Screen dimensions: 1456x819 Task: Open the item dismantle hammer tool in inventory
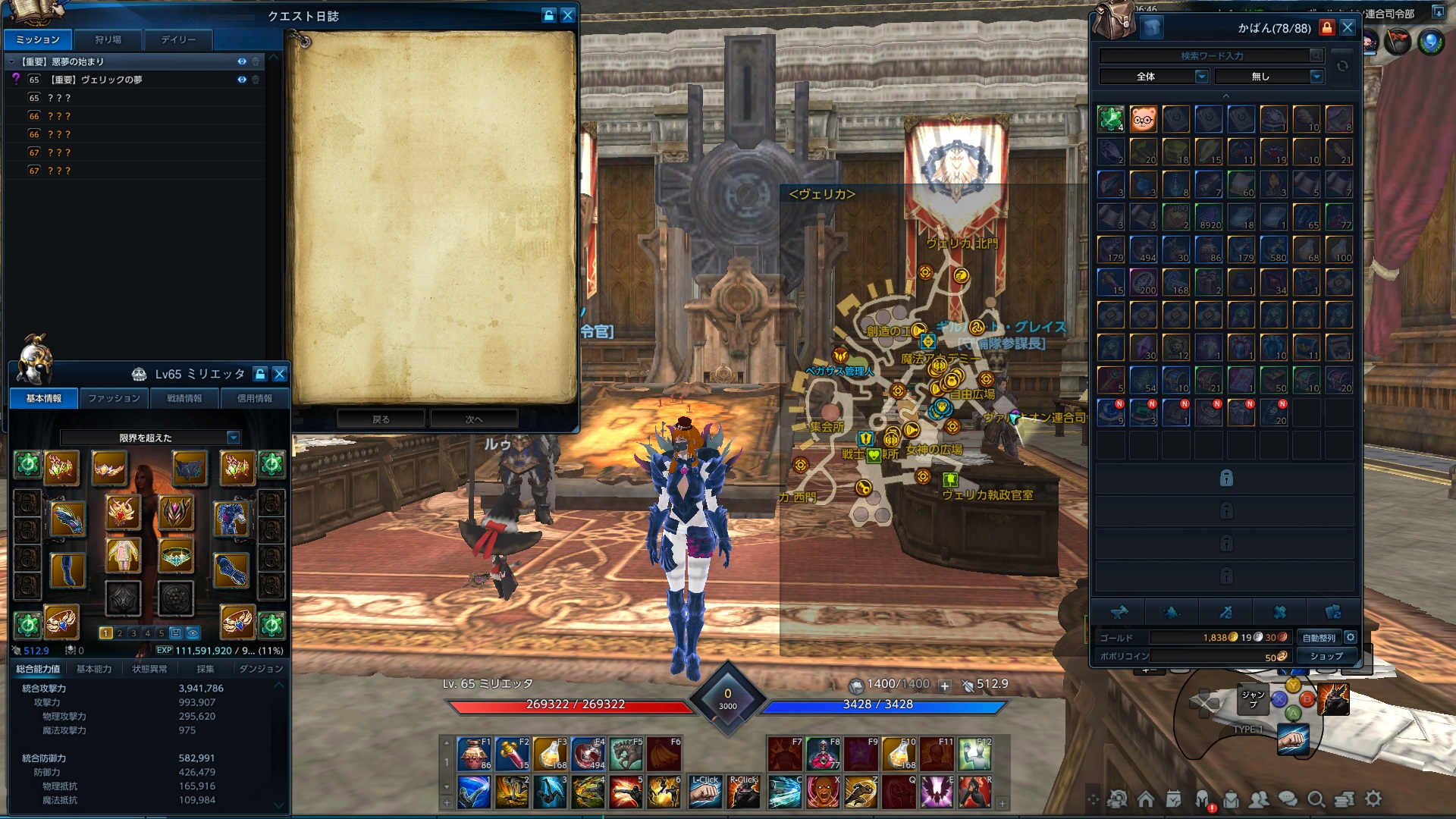(x=1121, y=612)
